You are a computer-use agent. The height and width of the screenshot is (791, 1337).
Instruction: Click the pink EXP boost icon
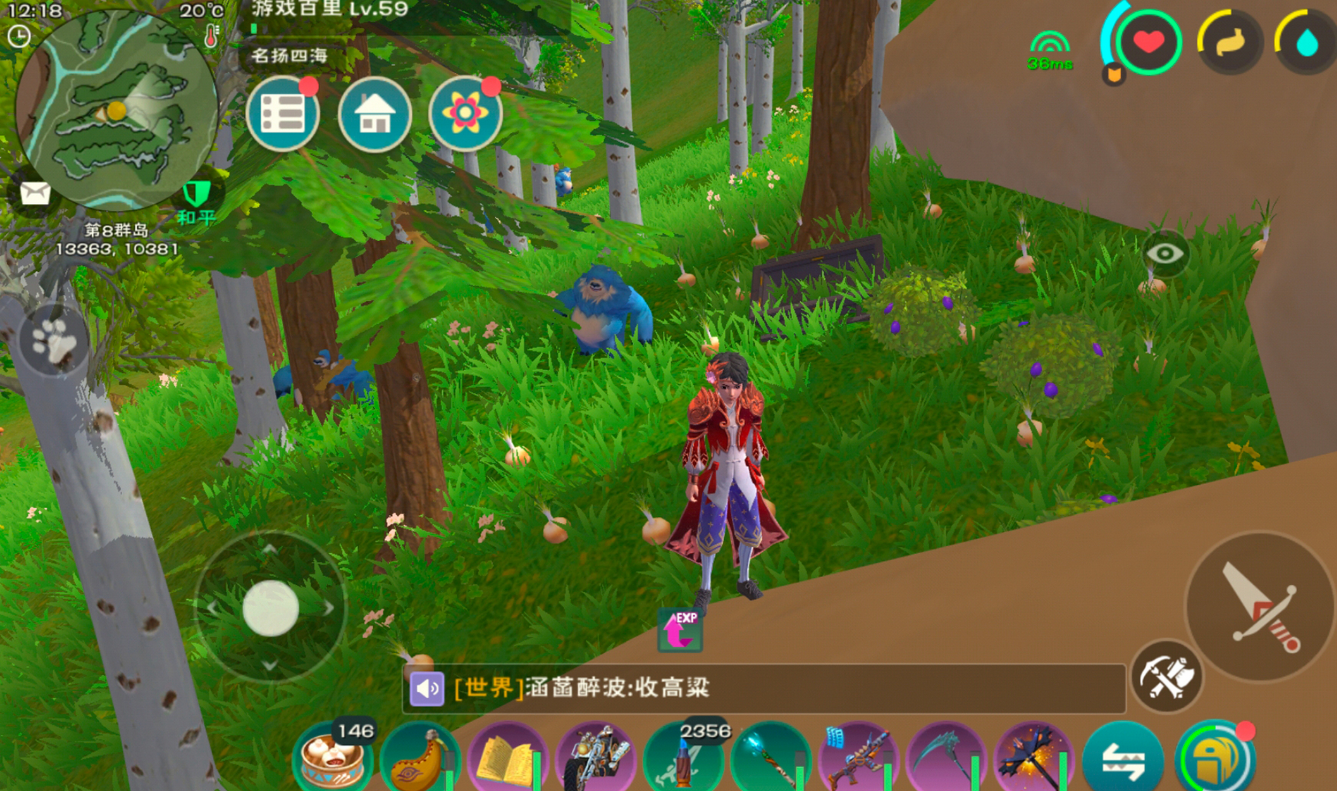point(680,630)
